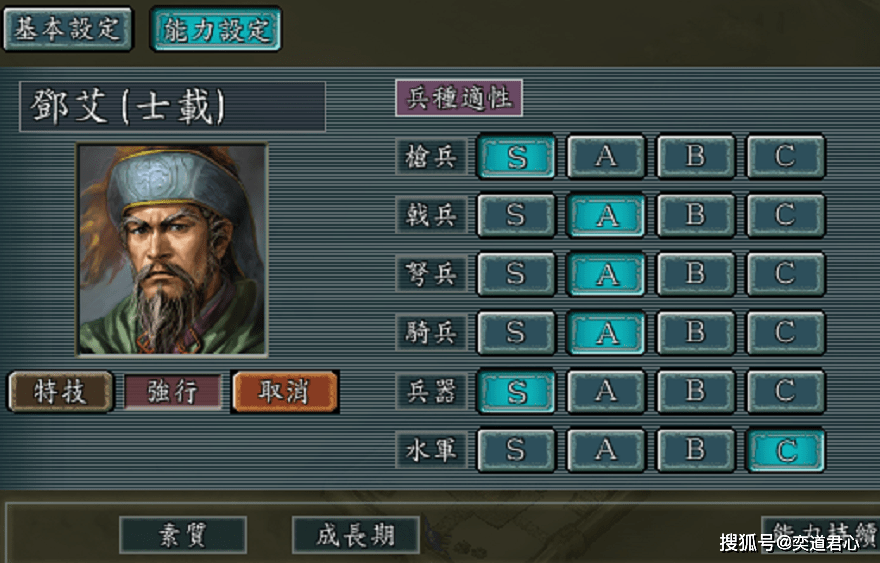Choose rank S for 戟兵

coord(516,215)
